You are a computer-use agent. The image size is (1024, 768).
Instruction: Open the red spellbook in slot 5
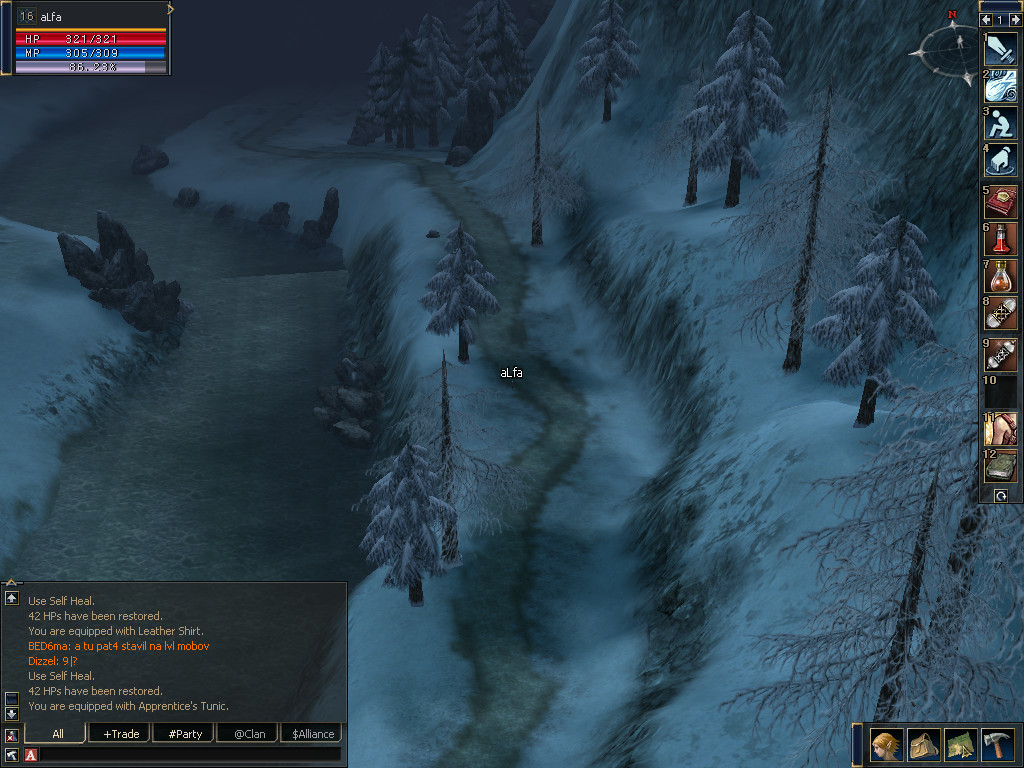pos(1001,200)
